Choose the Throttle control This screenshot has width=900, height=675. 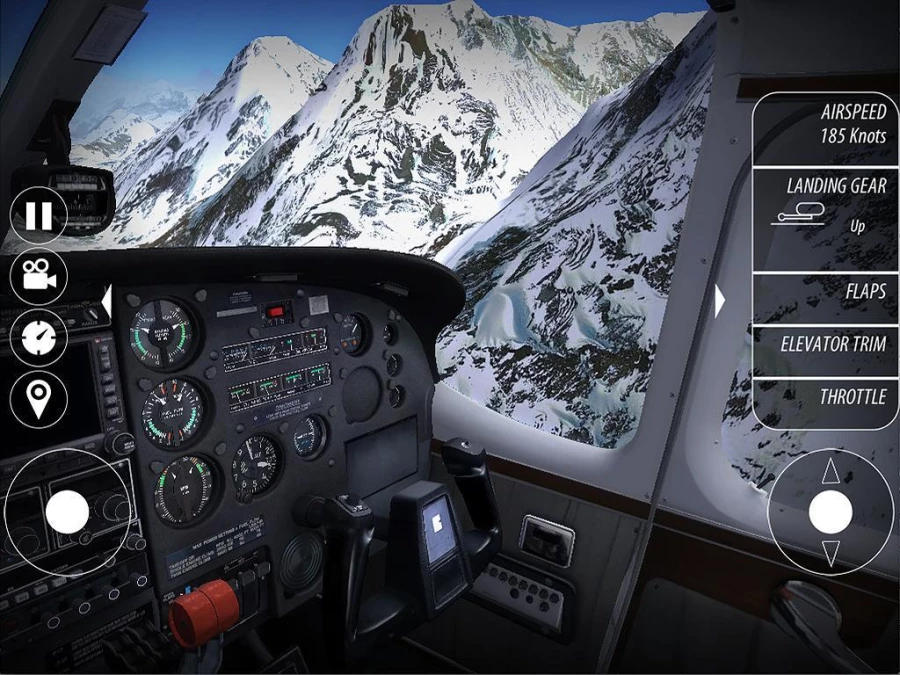(825, 397)
